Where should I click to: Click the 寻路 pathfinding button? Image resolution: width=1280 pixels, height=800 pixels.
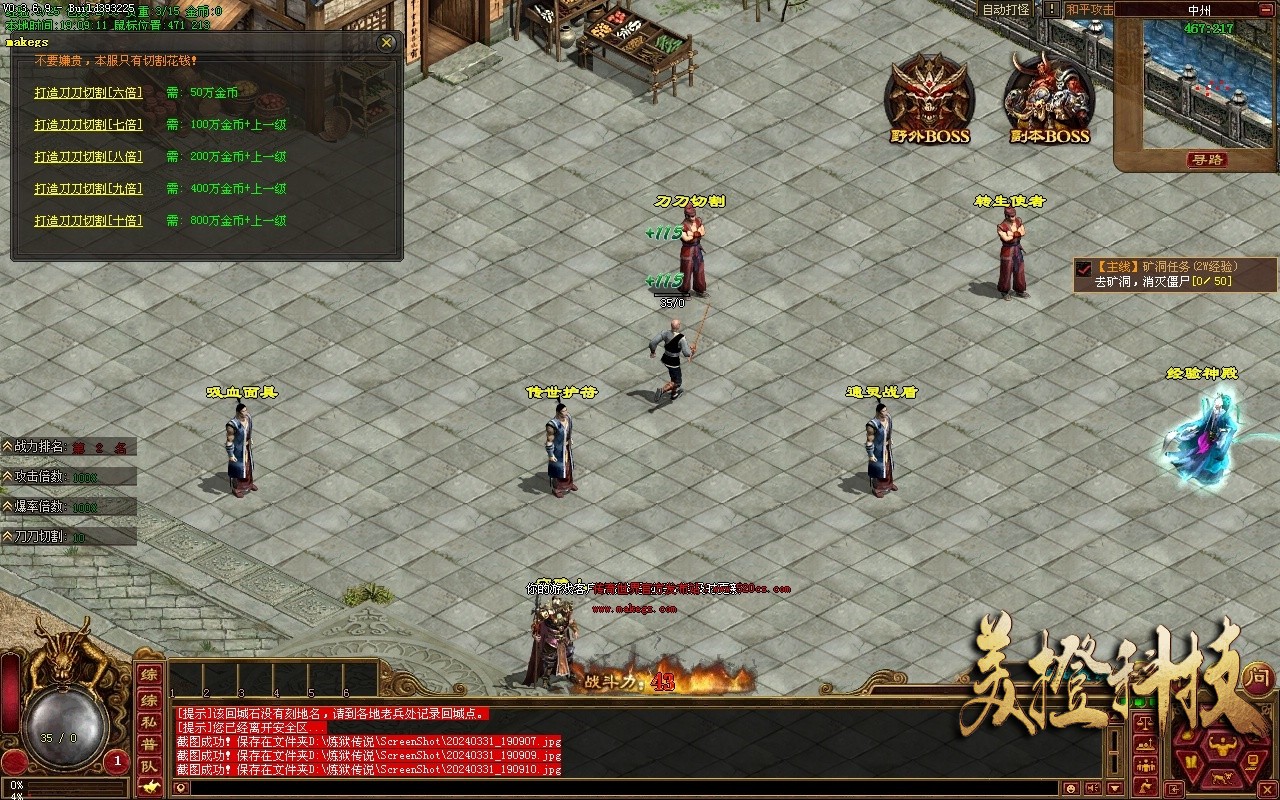1207,160
